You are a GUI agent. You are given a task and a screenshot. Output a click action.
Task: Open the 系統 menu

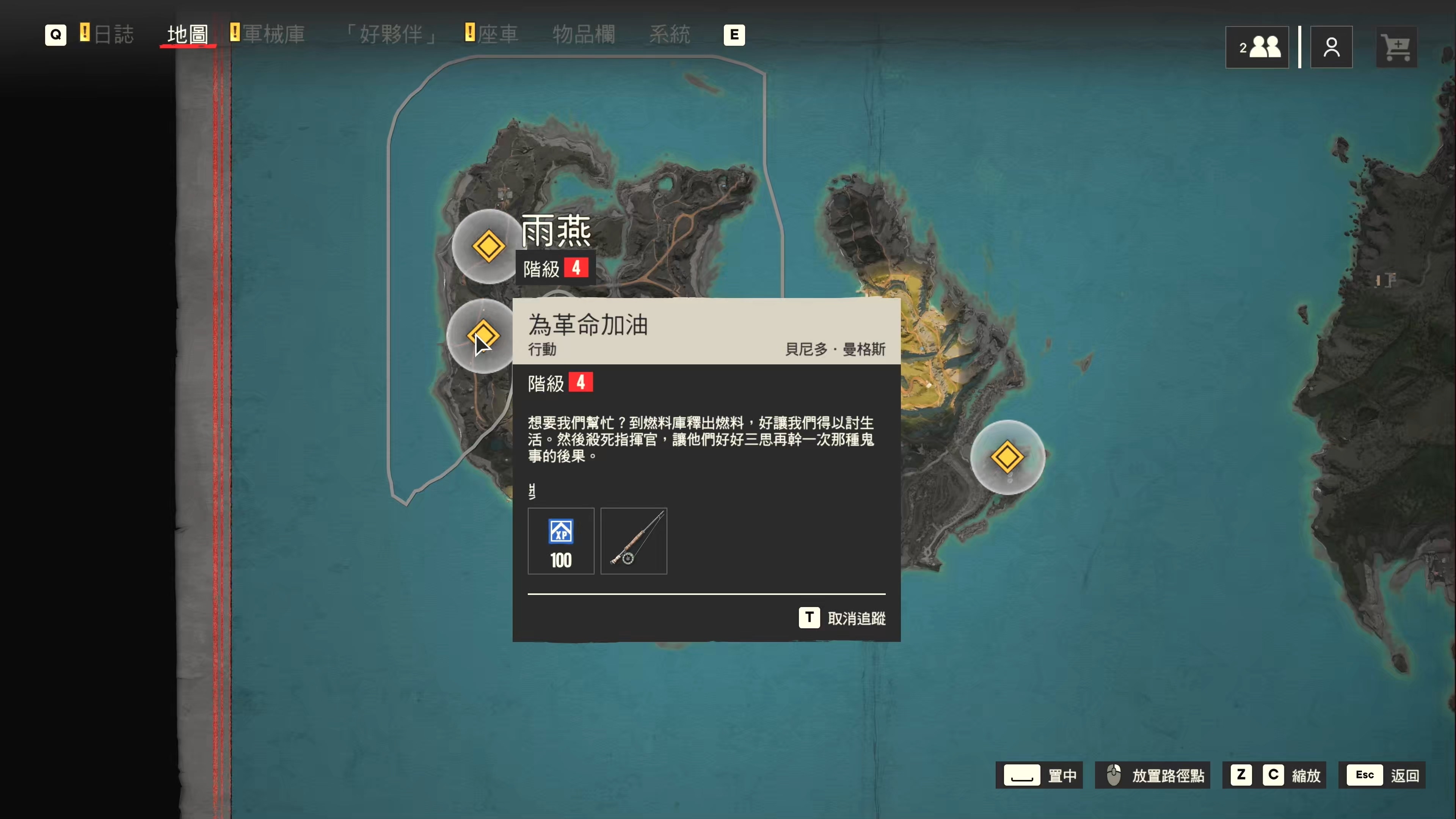pos(670,35)
